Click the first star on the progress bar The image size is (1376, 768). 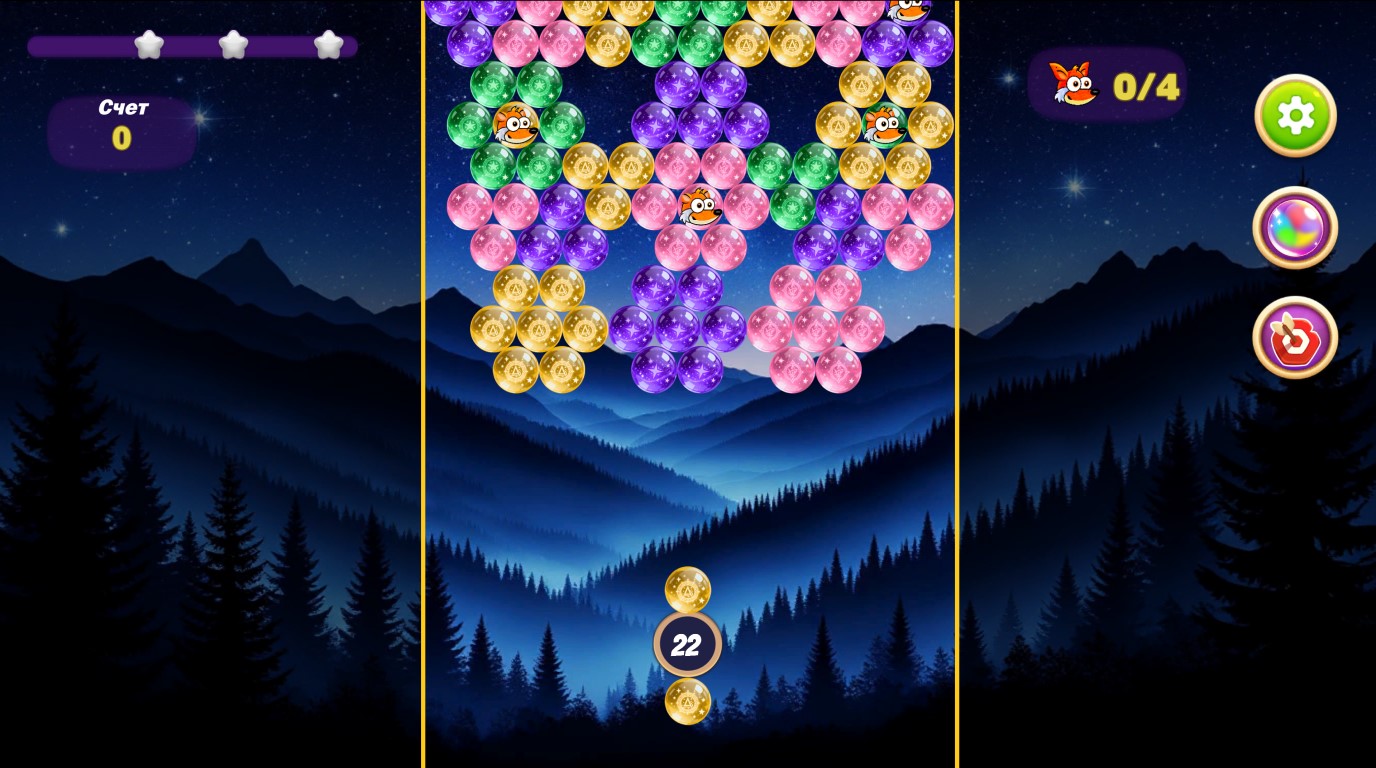click(x=150, y=45)
